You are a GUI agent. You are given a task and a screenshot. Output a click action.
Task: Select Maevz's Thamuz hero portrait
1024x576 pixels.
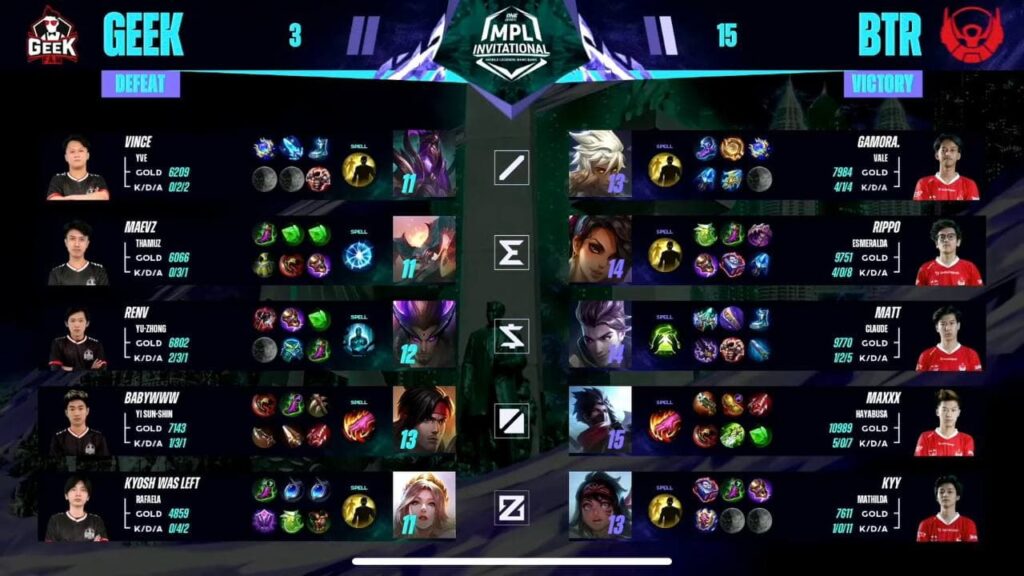pyautogui.click(x=424, y=250)
